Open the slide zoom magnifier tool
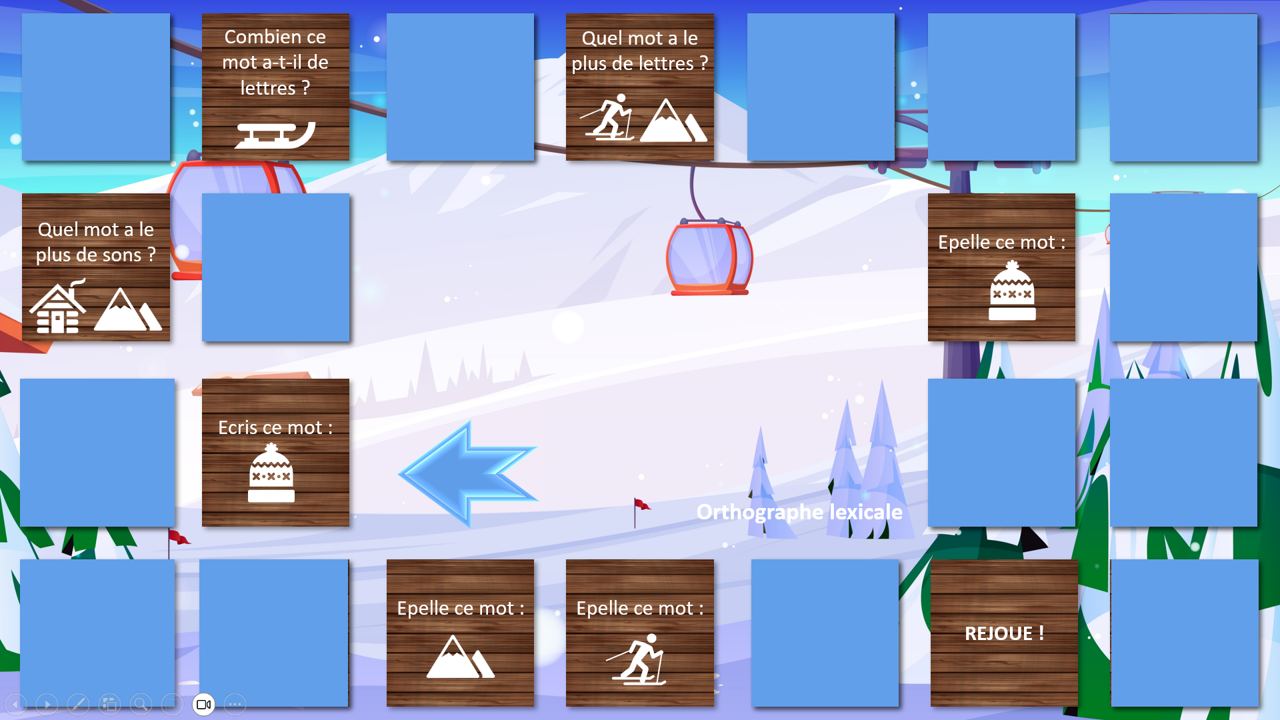The height and width of the screenshot is (720, 1280). [141, 704]
